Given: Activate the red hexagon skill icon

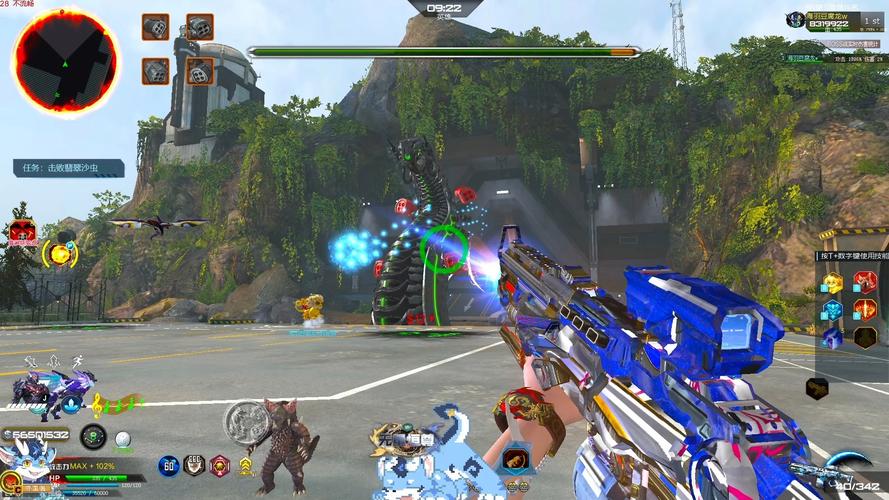Looking at the screenshot, I should coord(864,282).
